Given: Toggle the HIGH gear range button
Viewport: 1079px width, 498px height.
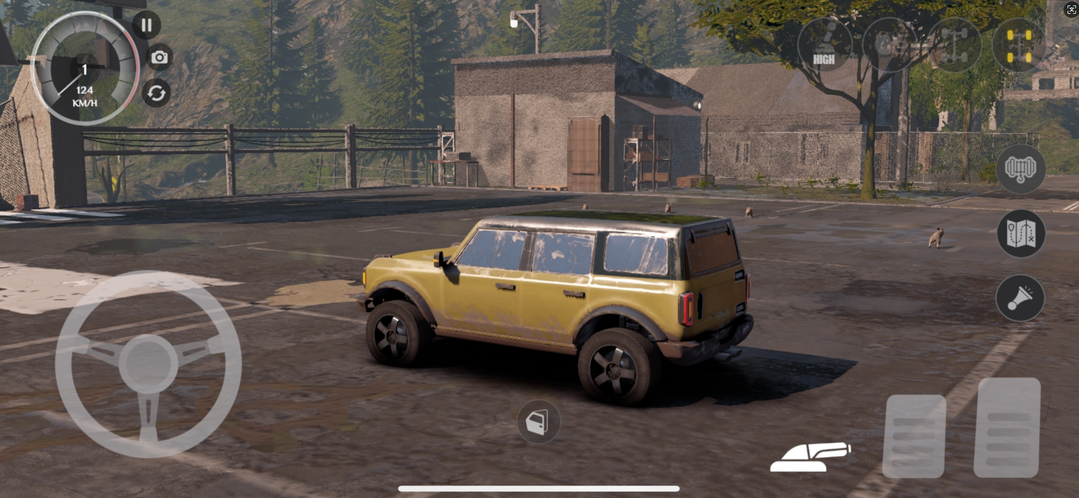Looking at the screenshot, I should (825, 44).
